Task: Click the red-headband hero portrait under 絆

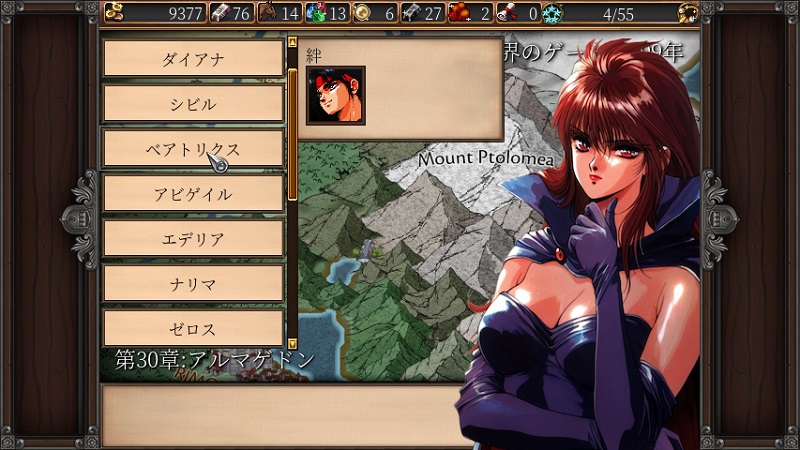Action: click(x=335, y=96)
